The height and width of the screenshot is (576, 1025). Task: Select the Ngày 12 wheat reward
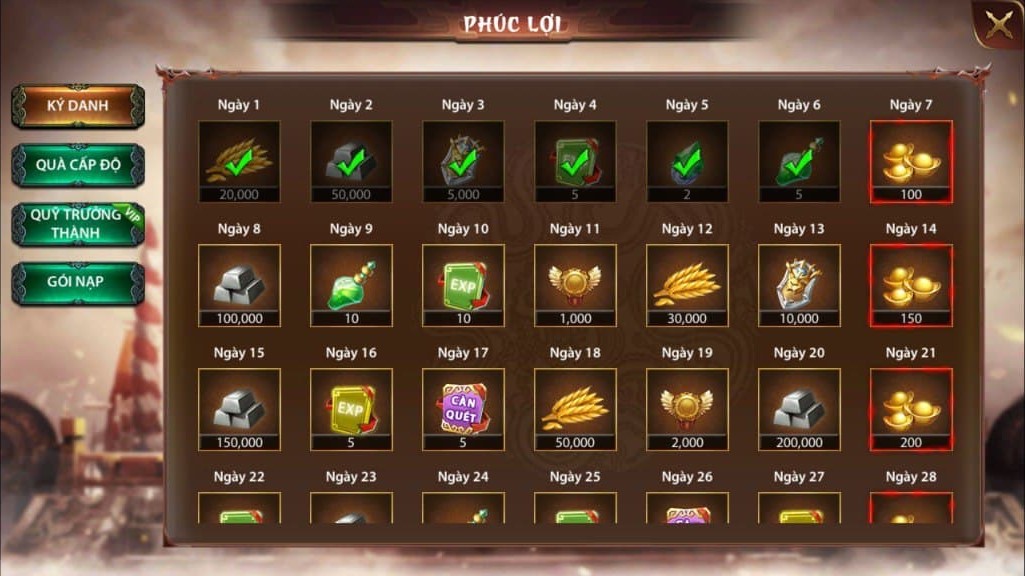687,285
